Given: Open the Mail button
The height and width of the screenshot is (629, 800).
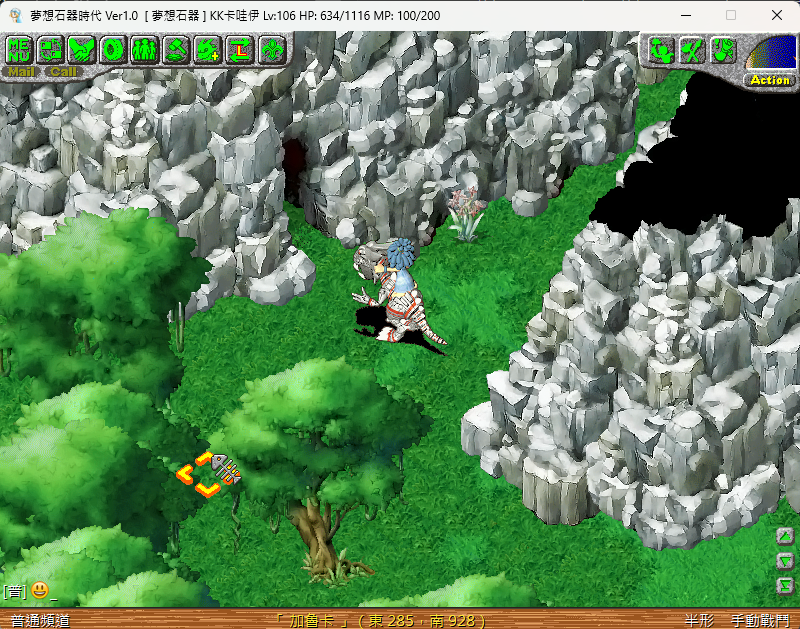Looking at the screenshot, I should click(20, 71).
